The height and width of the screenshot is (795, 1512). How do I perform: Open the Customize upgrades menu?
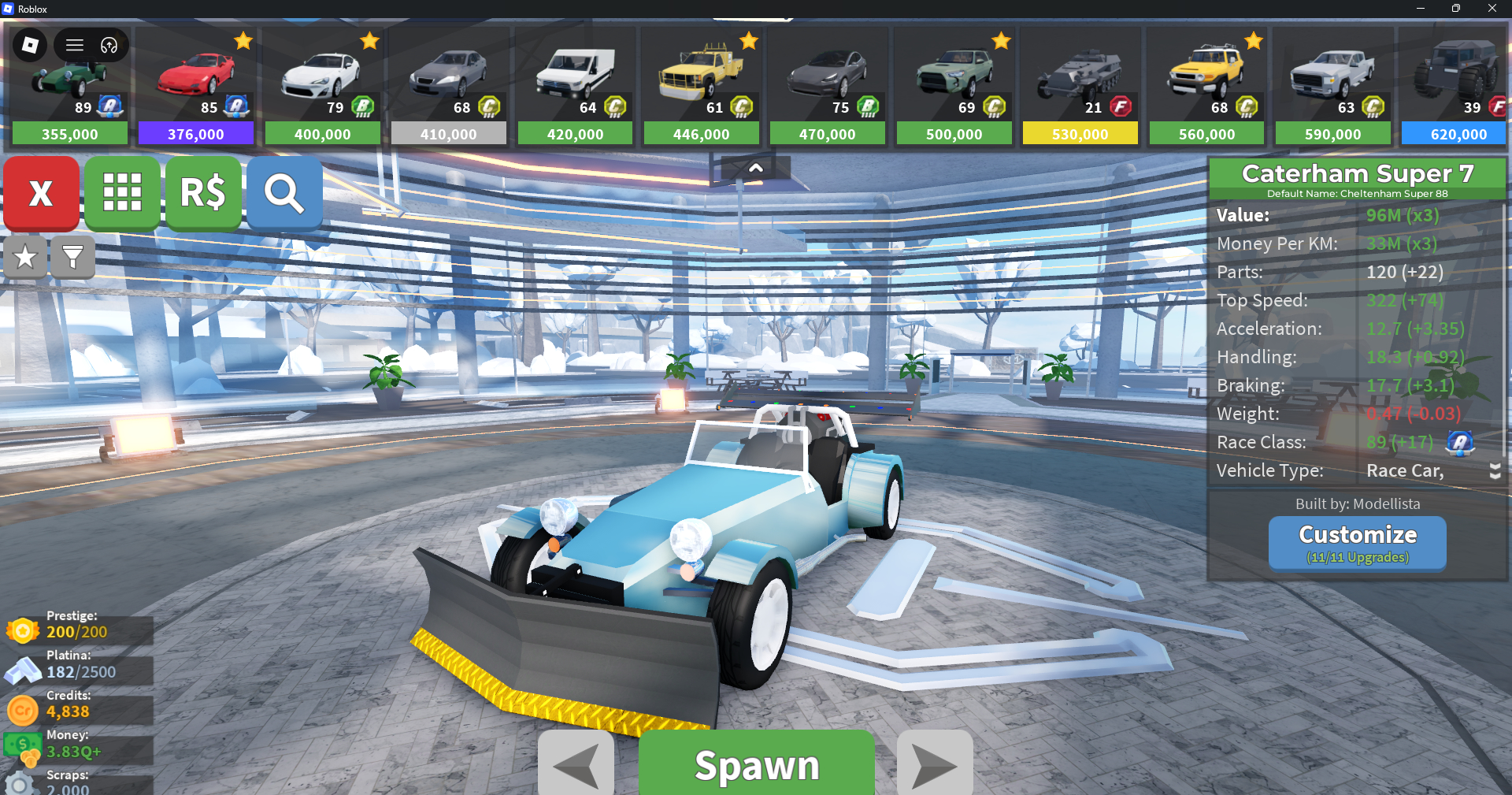click(x=1357, y=542)
